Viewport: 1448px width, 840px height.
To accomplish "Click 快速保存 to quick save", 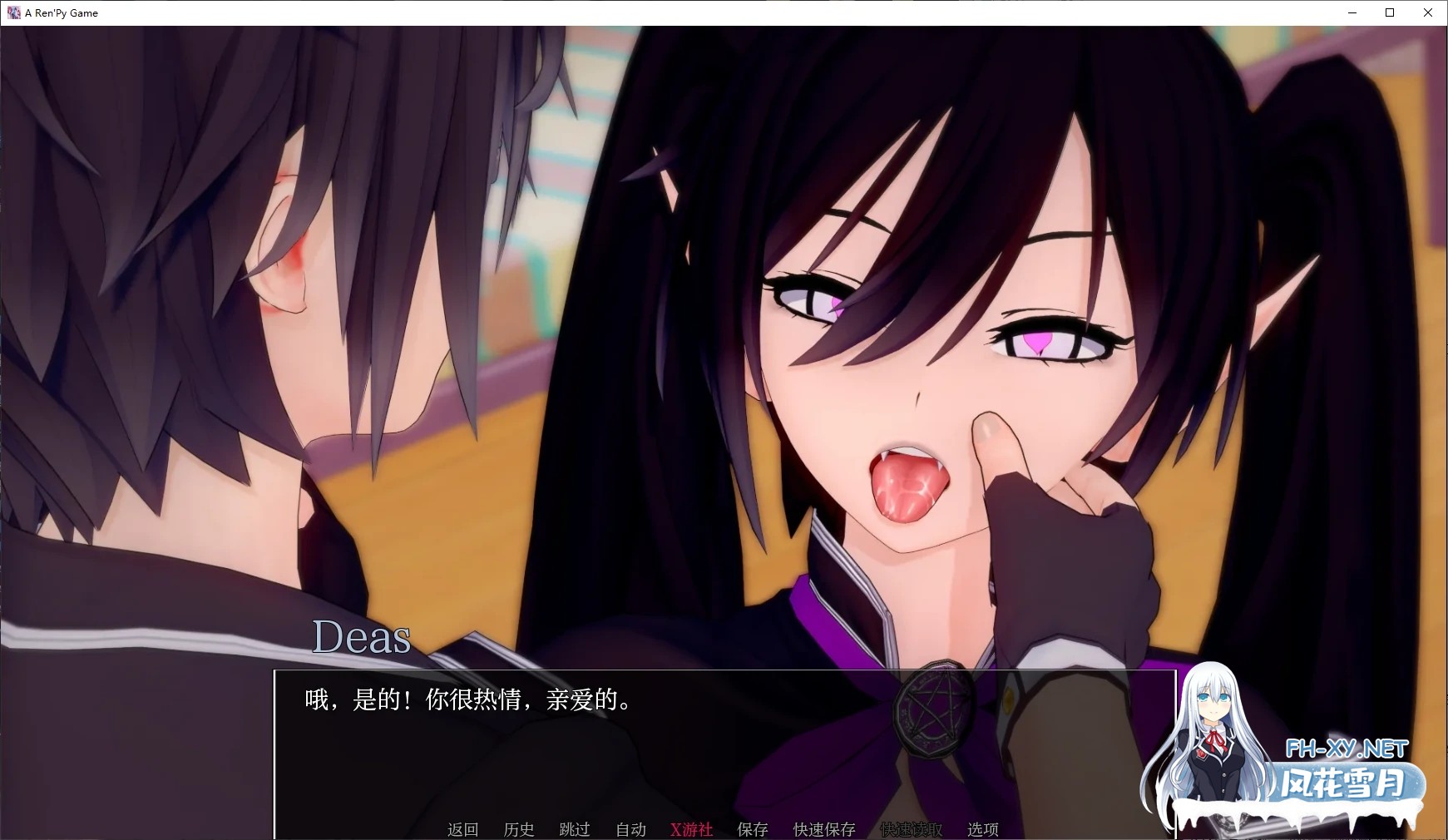I will coord(826,829).
